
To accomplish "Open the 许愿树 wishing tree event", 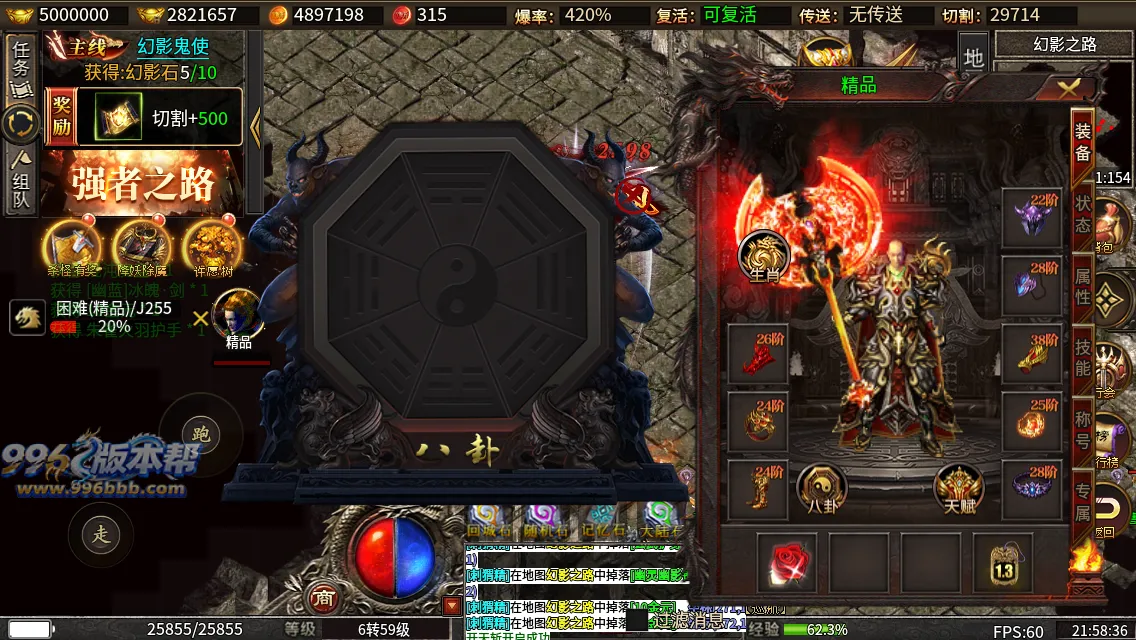I will (211, 246).
